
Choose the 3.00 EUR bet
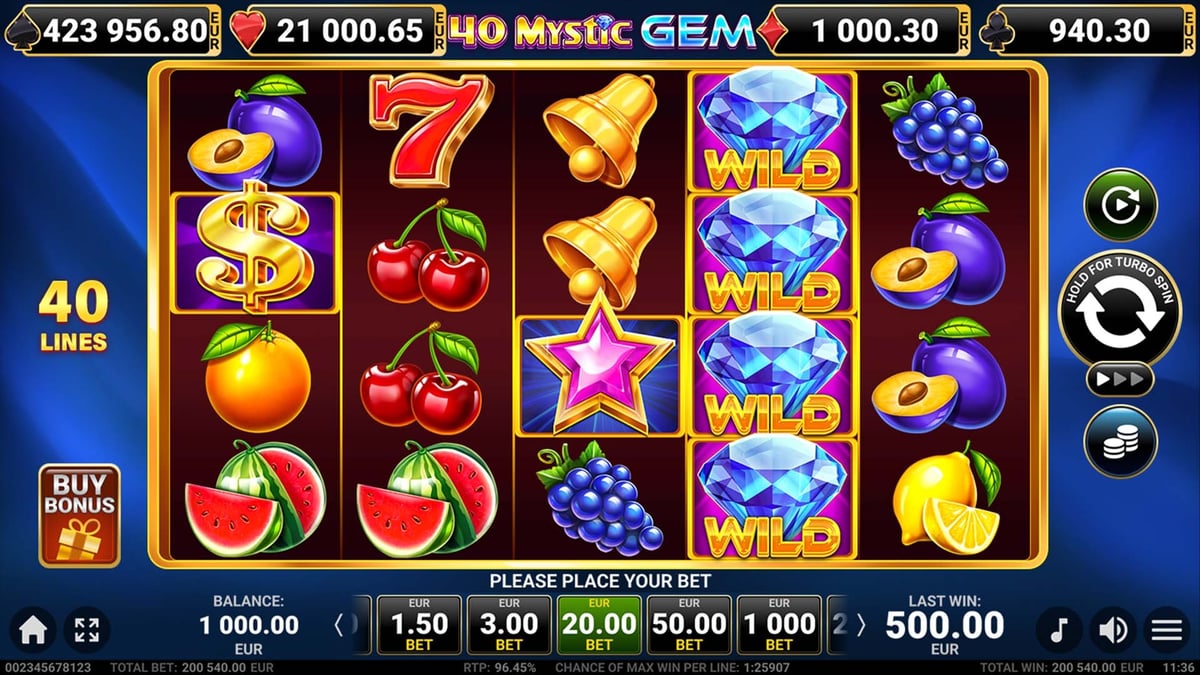click(x=509, y=625)
